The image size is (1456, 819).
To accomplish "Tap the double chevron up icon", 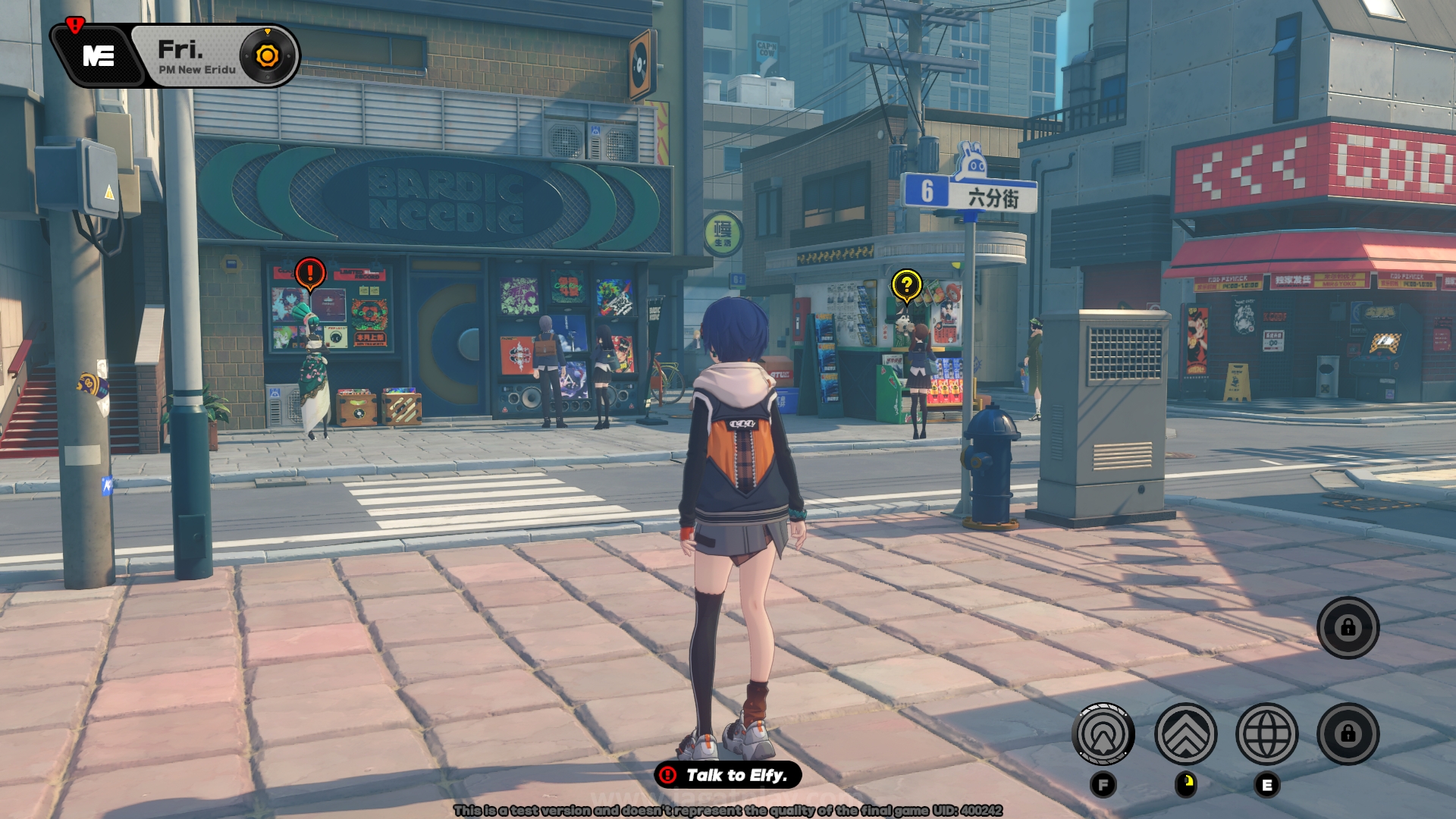I will 1185,734.
